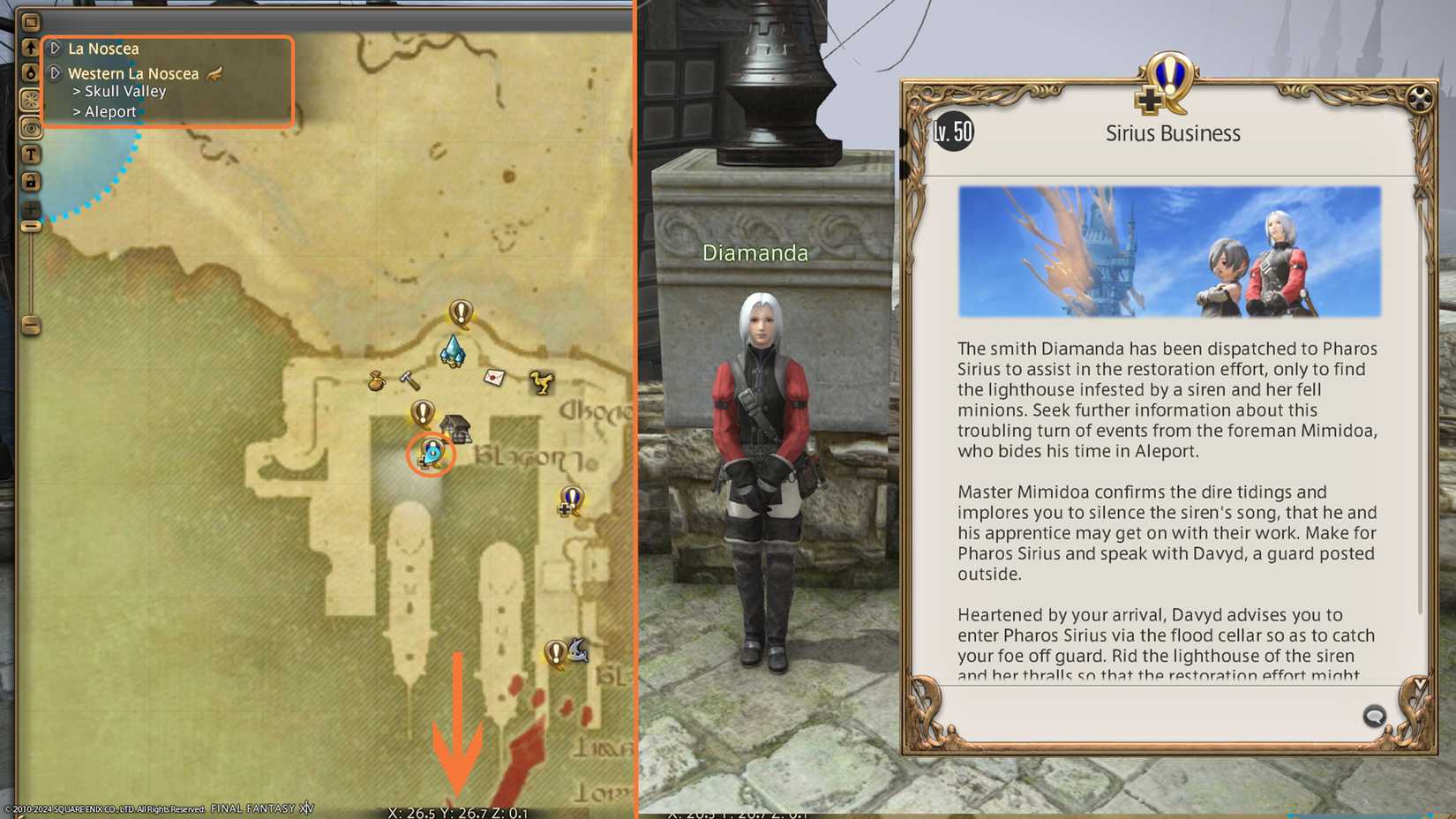Collapse the Western La Noscea entry
This screenshot has height=819, width=1456.
pyautogui.click(x=55, y=73)
